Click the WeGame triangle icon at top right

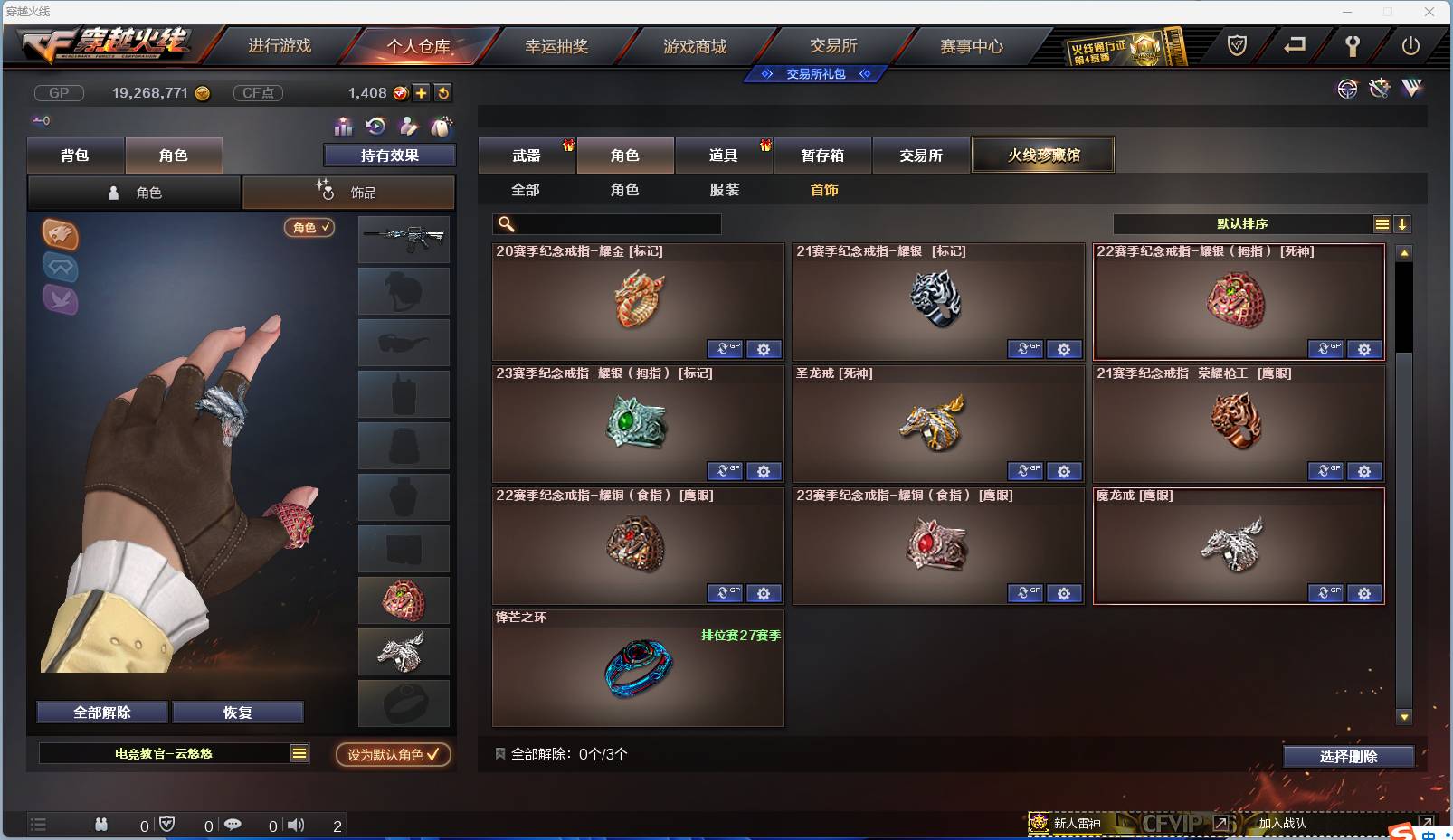1414,89
